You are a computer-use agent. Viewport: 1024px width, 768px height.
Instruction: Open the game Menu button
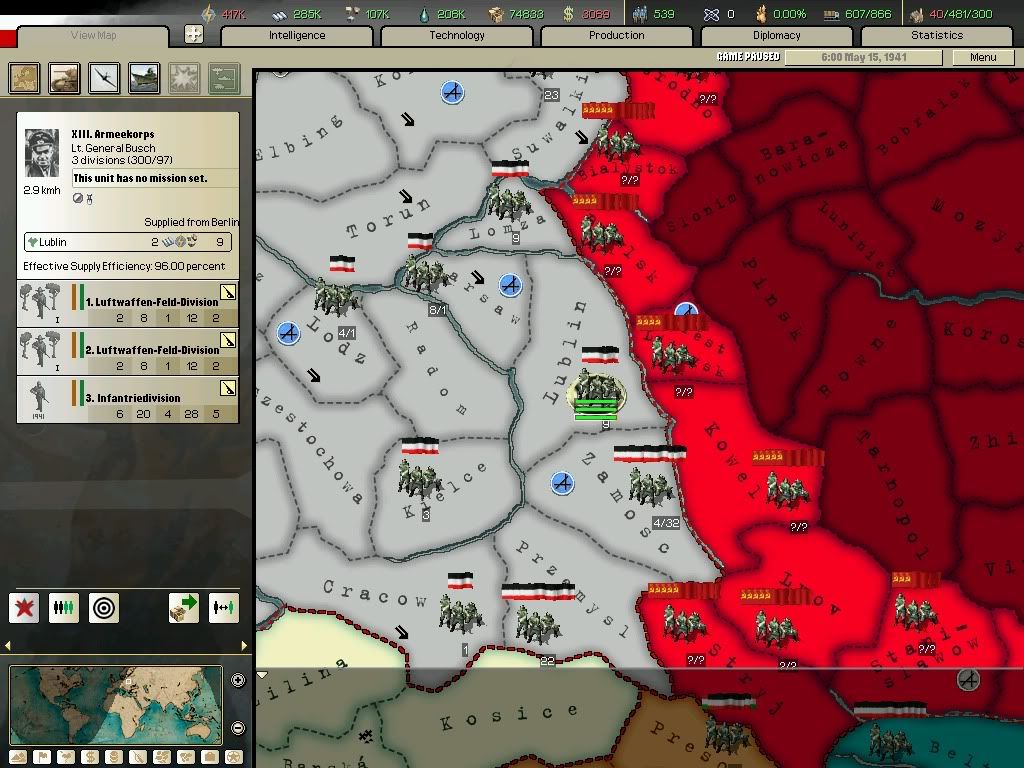983,57
